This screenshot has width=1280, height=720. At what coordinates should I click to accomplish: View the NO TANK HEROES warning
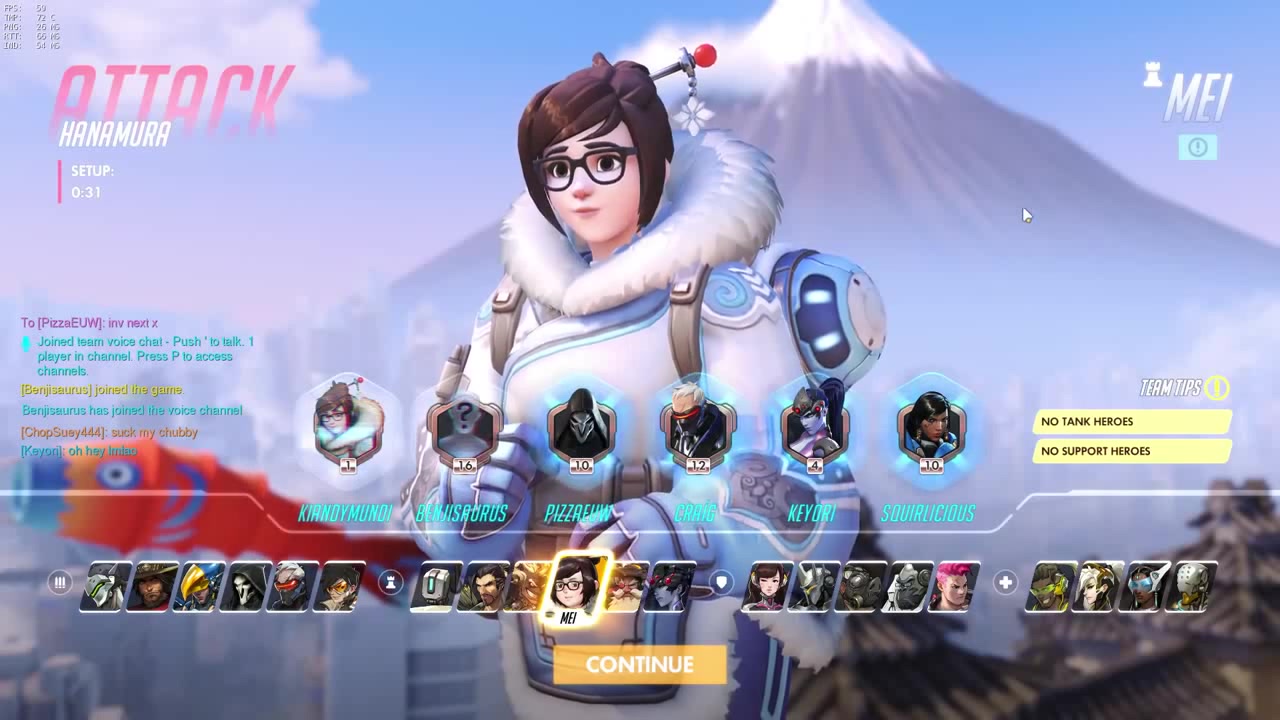pos(1131,421)
